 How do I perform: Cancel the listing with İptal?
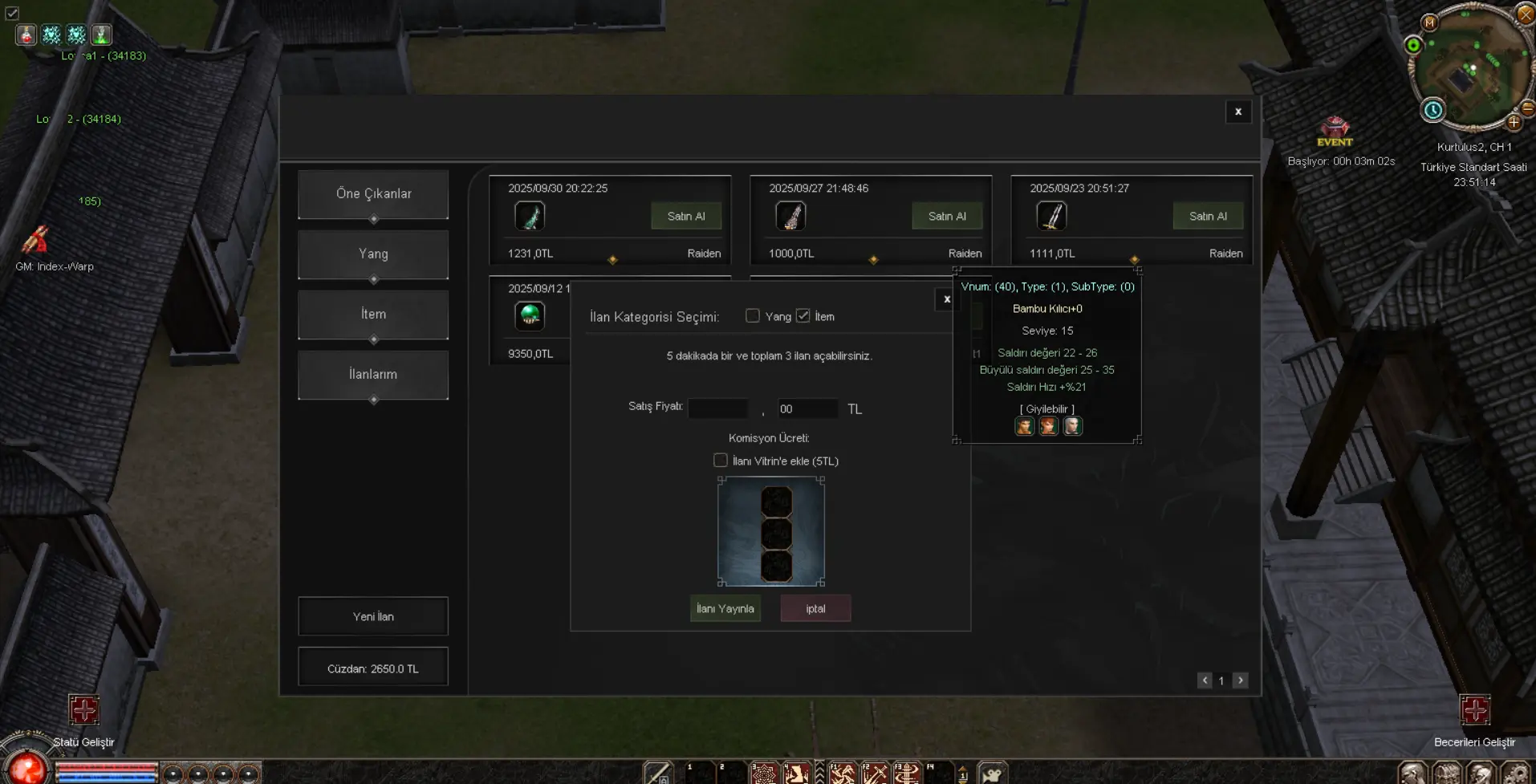click(x=815, y=608)
